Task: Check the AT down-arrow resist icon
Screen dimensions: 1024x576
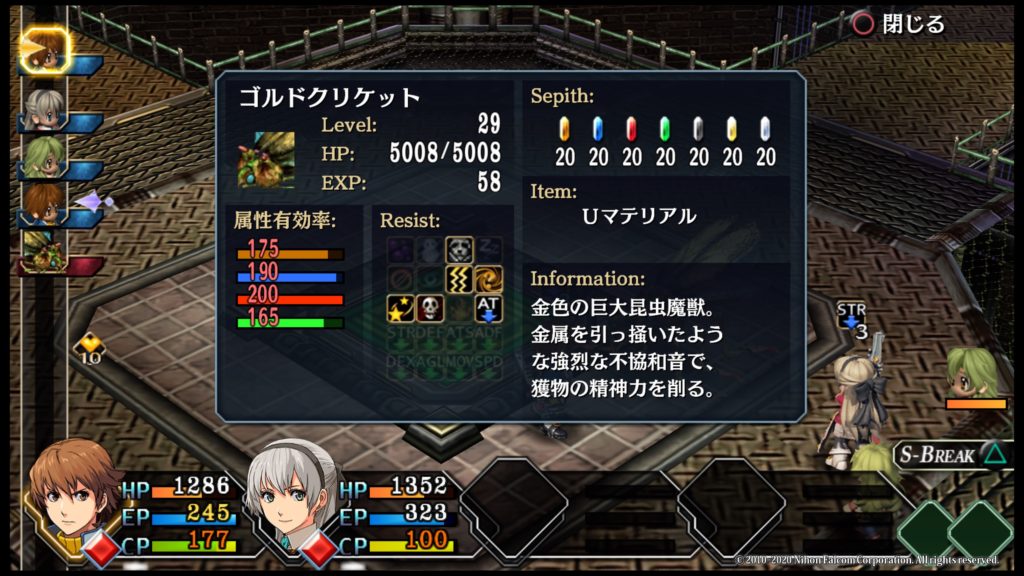Action: tap(488, 308)
